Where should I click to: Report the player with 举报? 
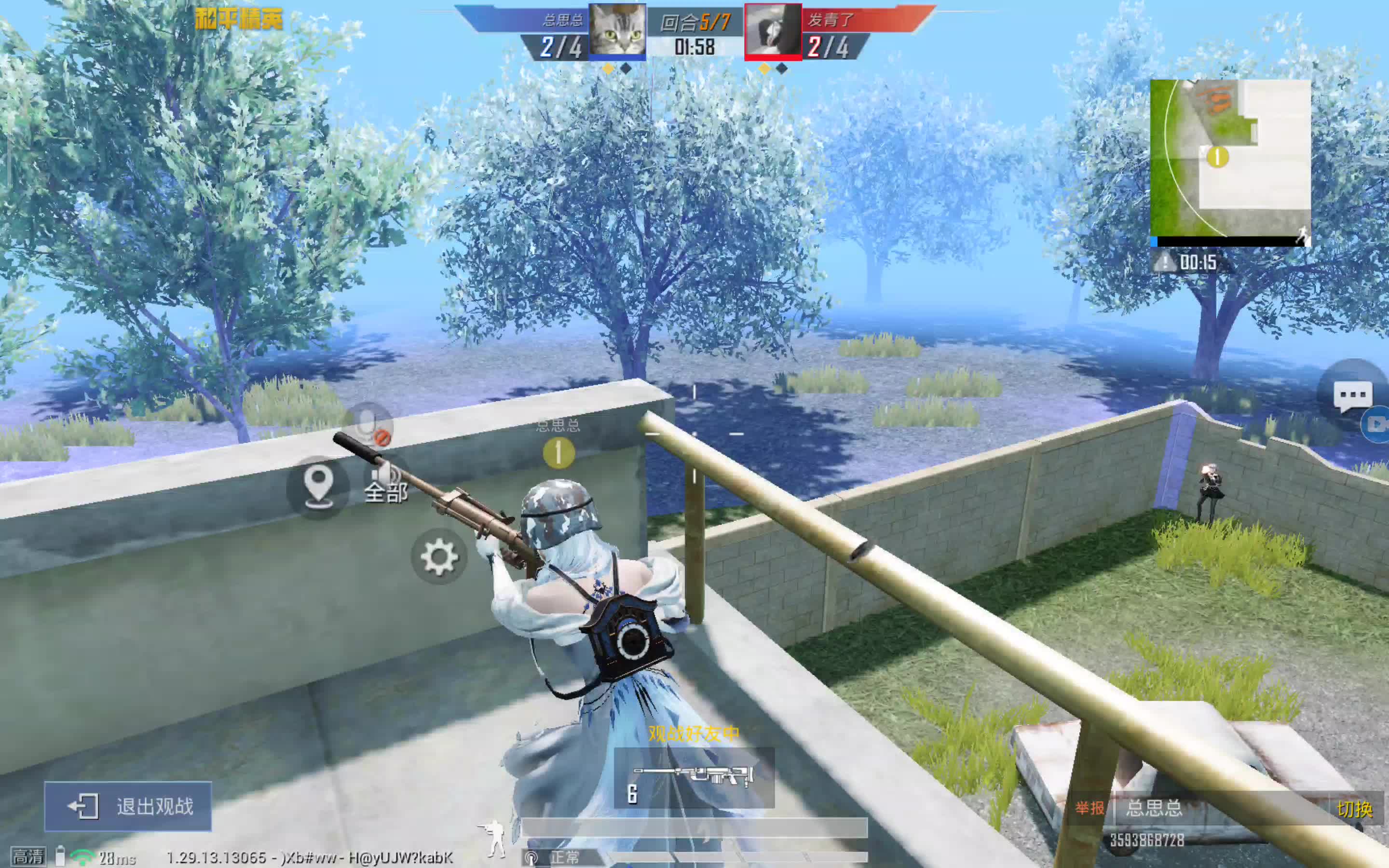tap(1089, 808)
